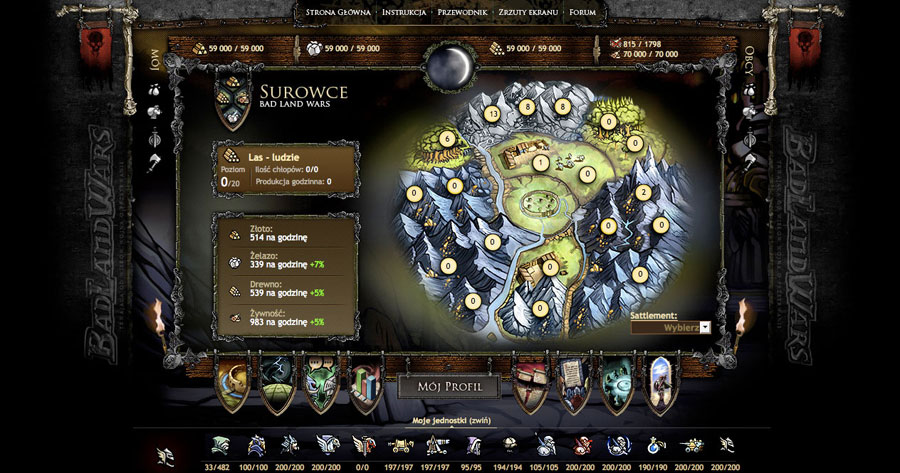The width and height of the screenshot is (900, 473).
Task: Open the knight statue shield
Action: click(661, 384)
